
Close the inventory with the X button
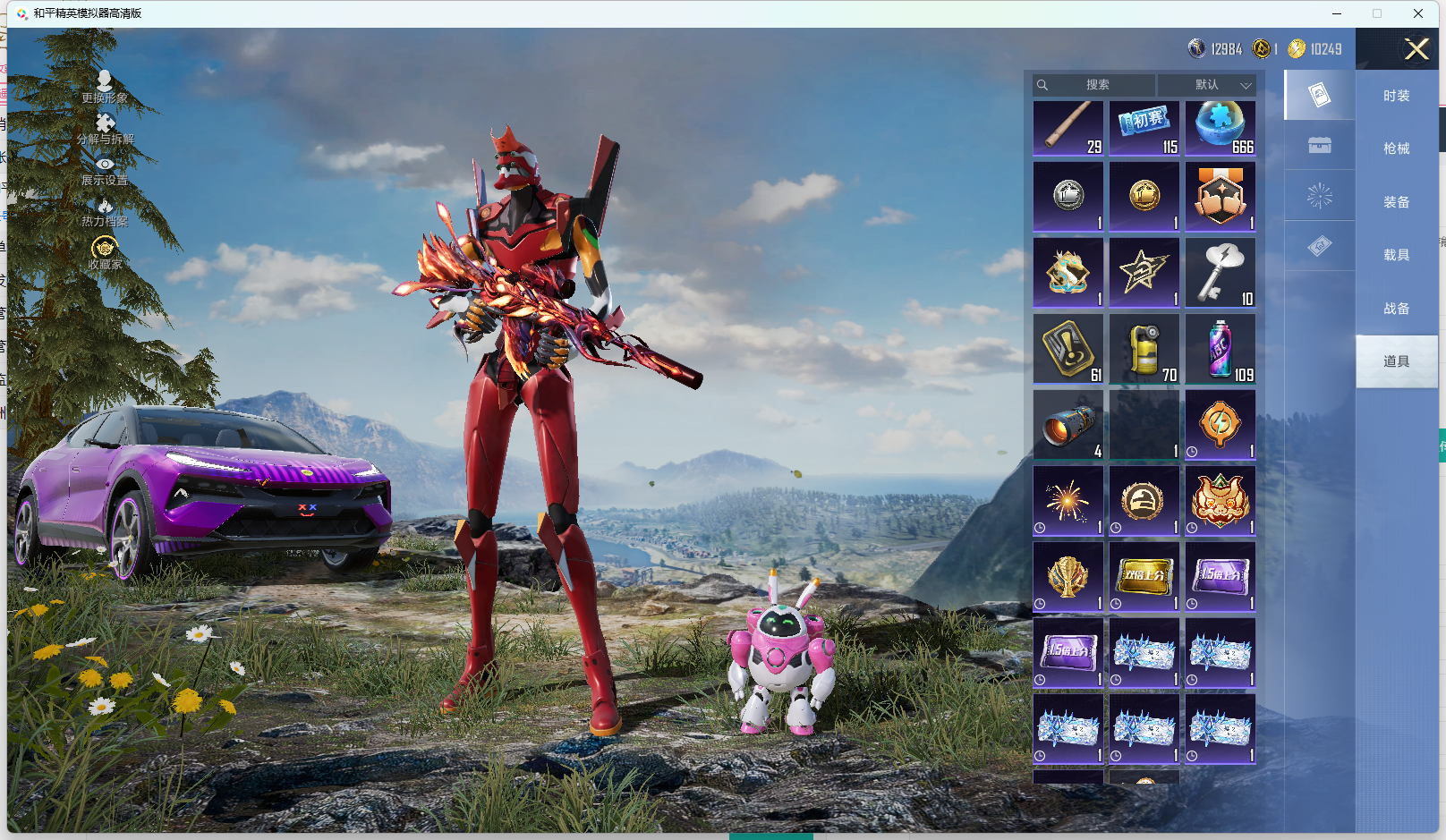[x=1416, y=49]
